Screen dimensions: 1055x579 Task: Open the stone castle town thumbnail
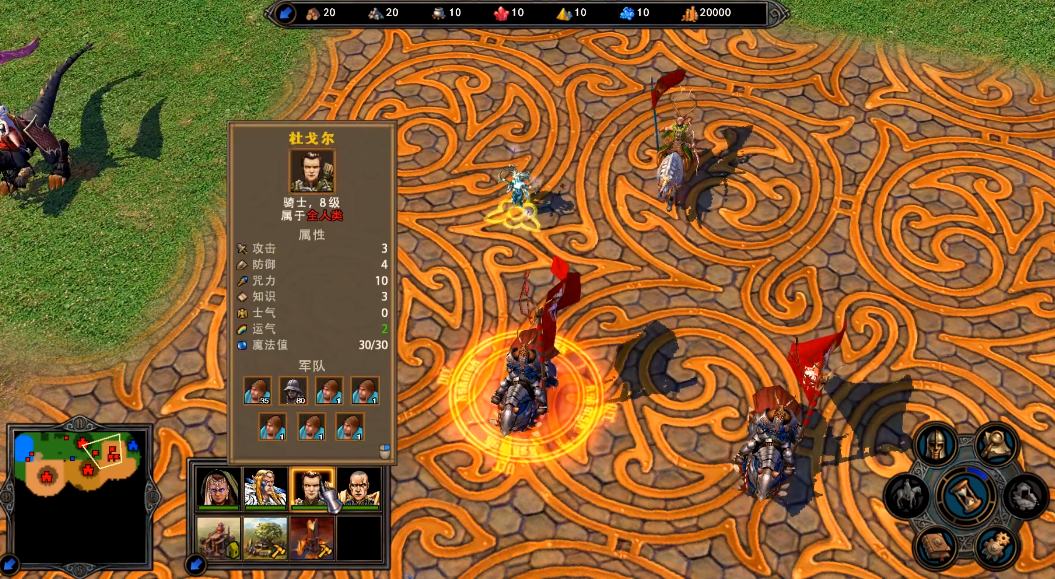pyautogui.click(x=218, y=538)
